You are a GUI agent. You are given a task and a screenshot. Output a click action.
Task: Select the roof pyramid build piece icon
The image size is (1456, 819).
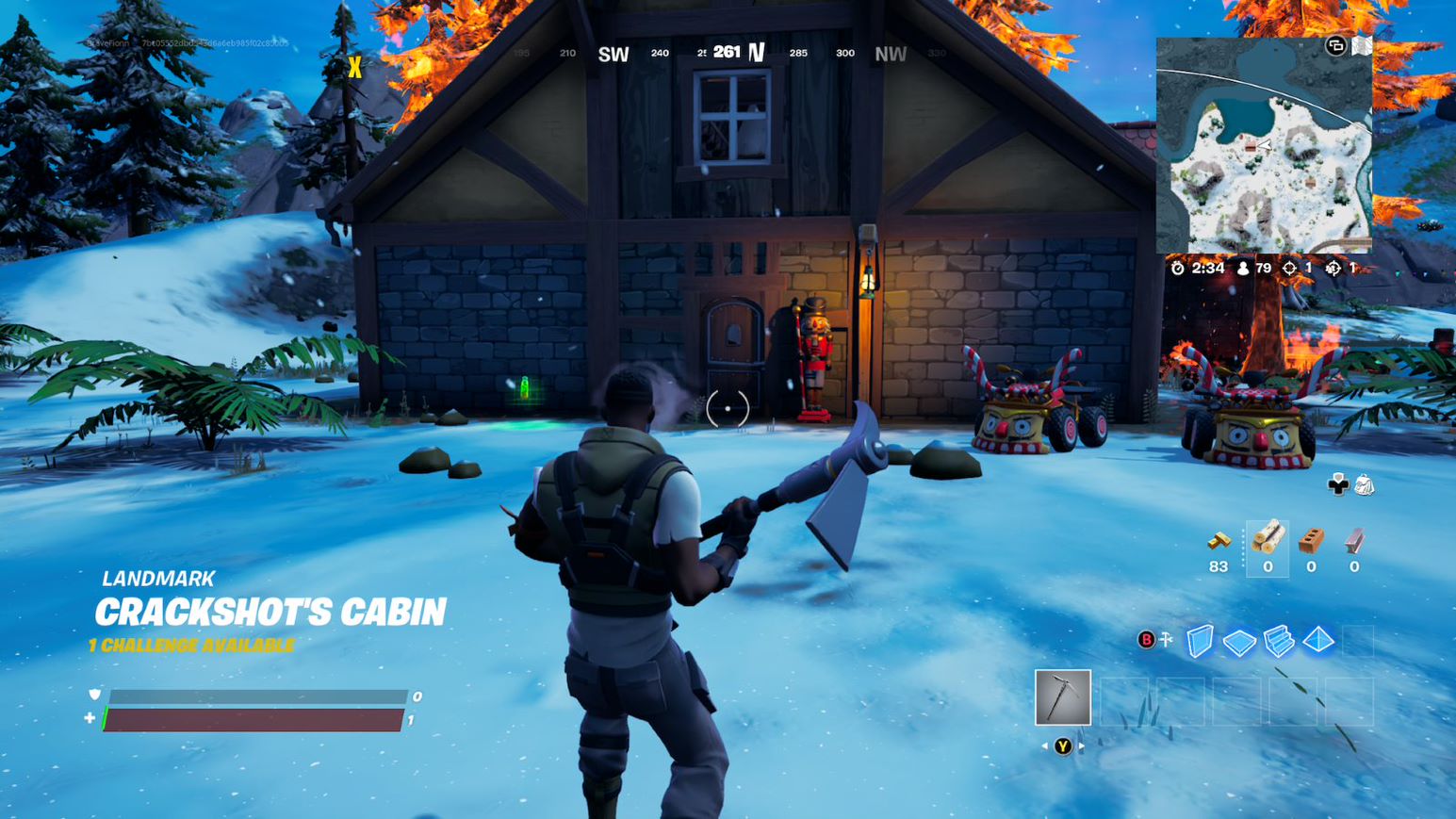coord(1318,640)
